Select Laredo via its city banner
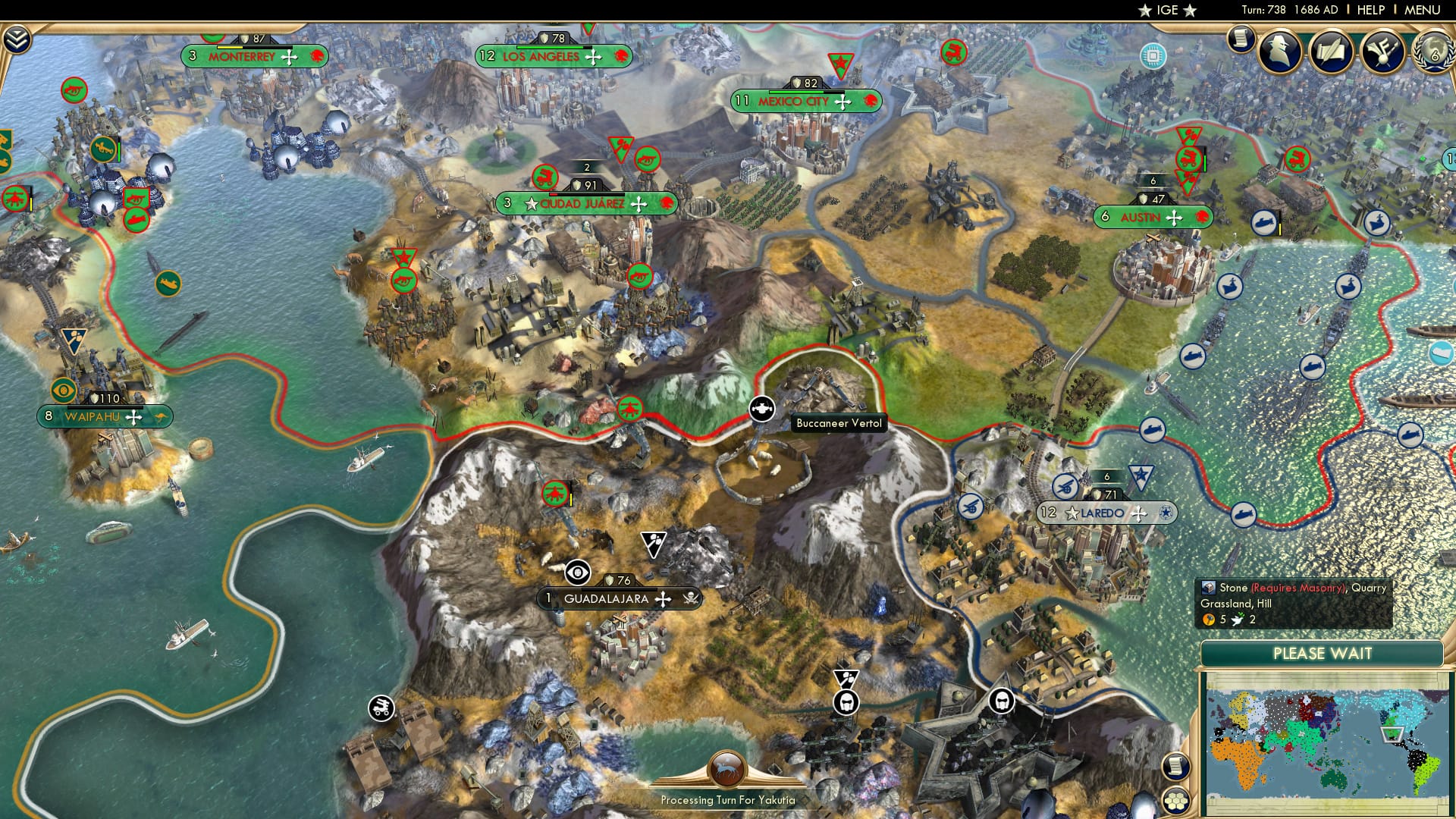1456x819 pixels. click(1107, 513)
